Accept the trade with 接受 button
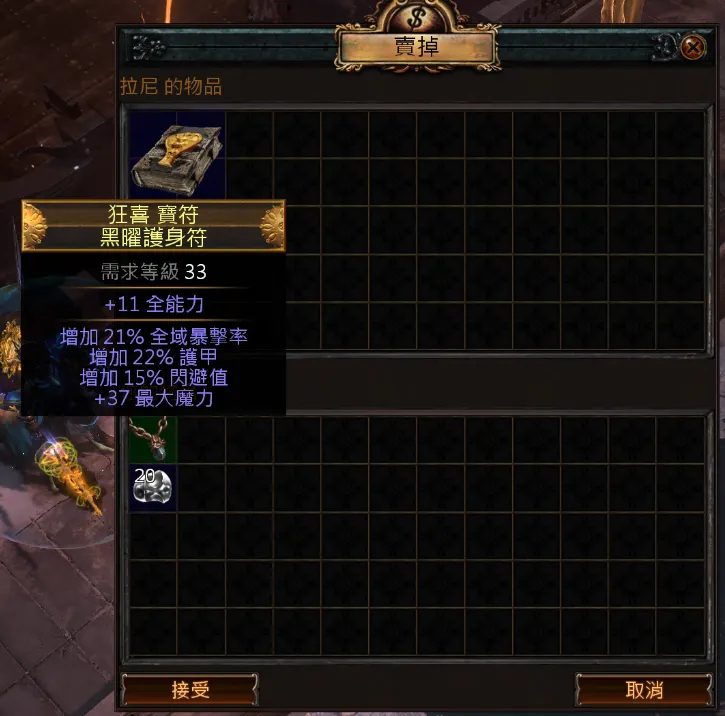This screenshot has height=716, width=725. point(189,690)
